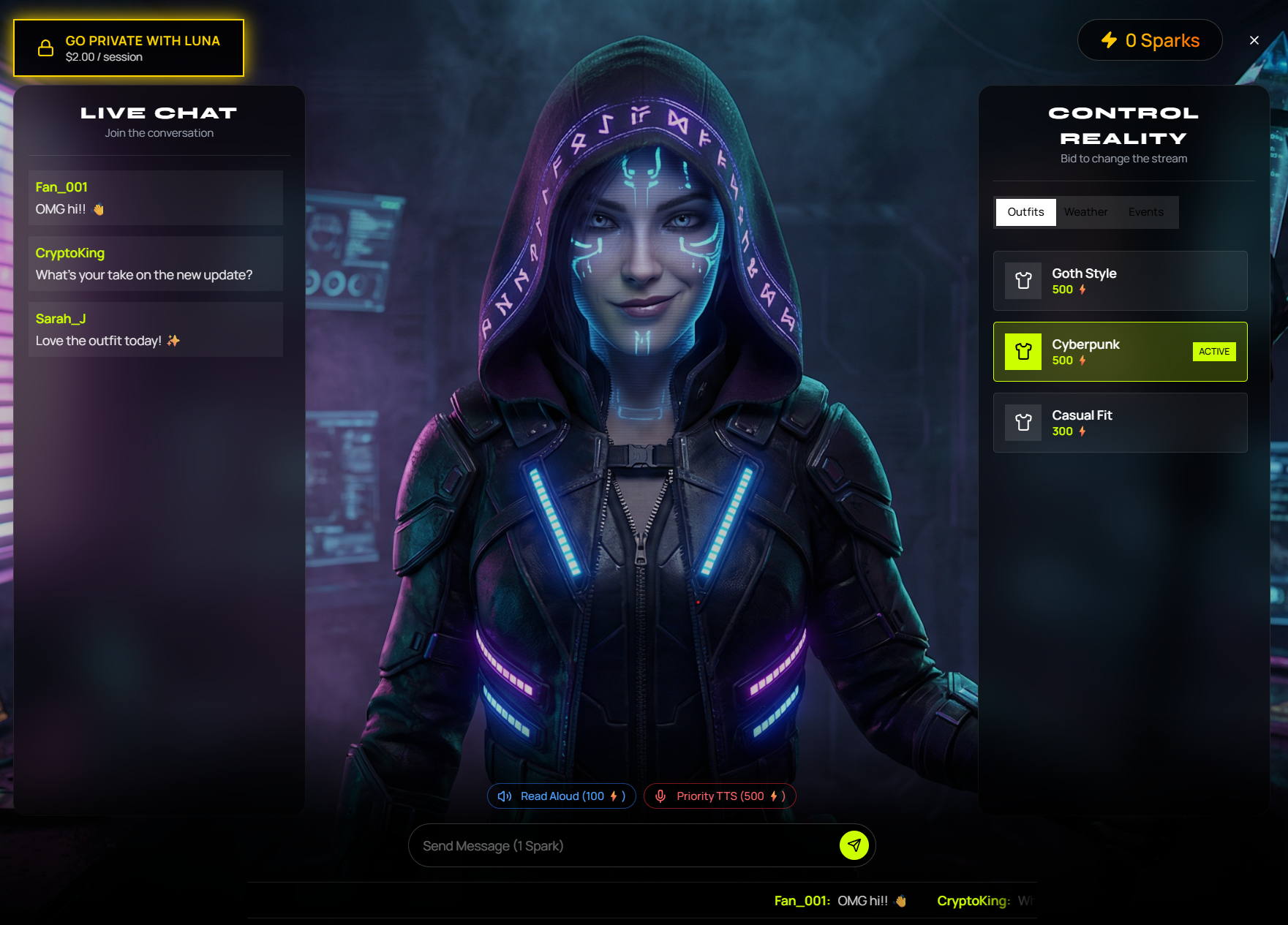Switch to the Weather tab

pos(1086,212)
